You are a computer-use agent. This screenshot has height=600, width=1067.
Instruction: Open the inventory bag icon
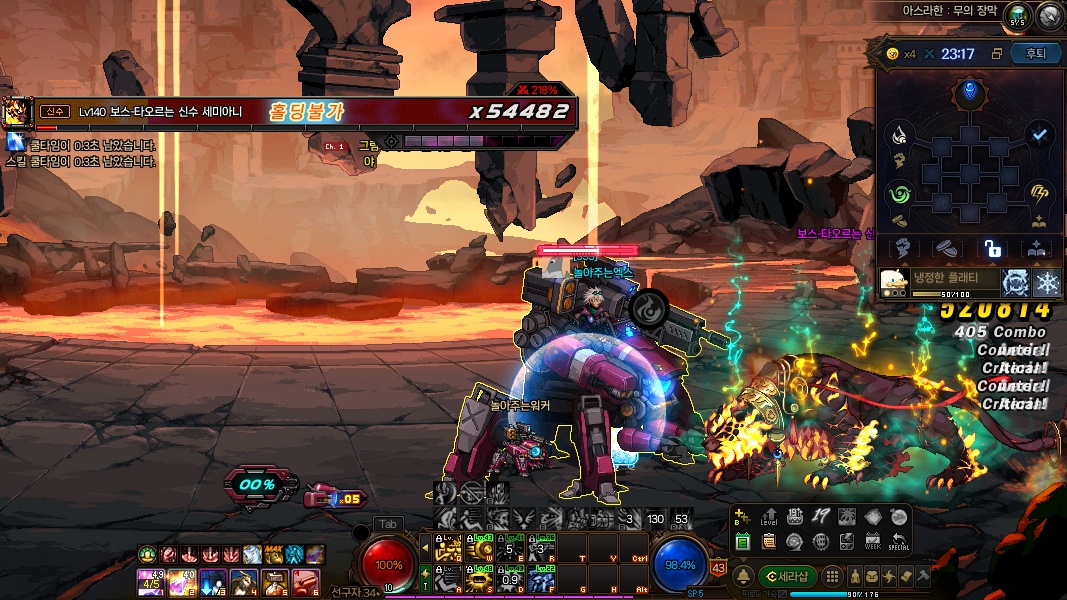pyautogui.click(x=872, y=576)
